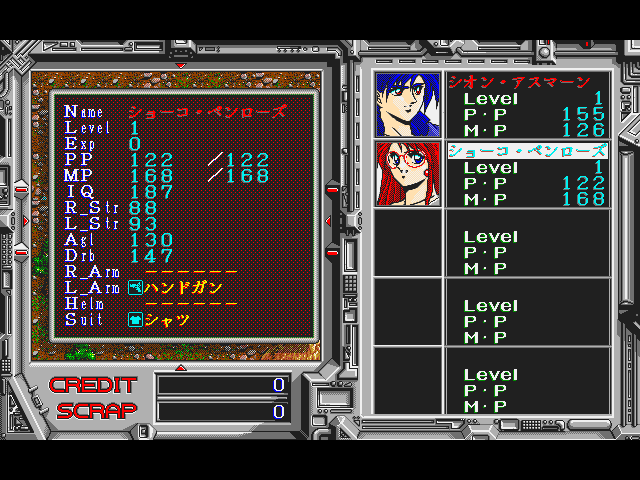Select the シャツ in the Suit slot
The width and height of the screenshot is (640, 480).
pyautogui.click(x=167, y=320)
